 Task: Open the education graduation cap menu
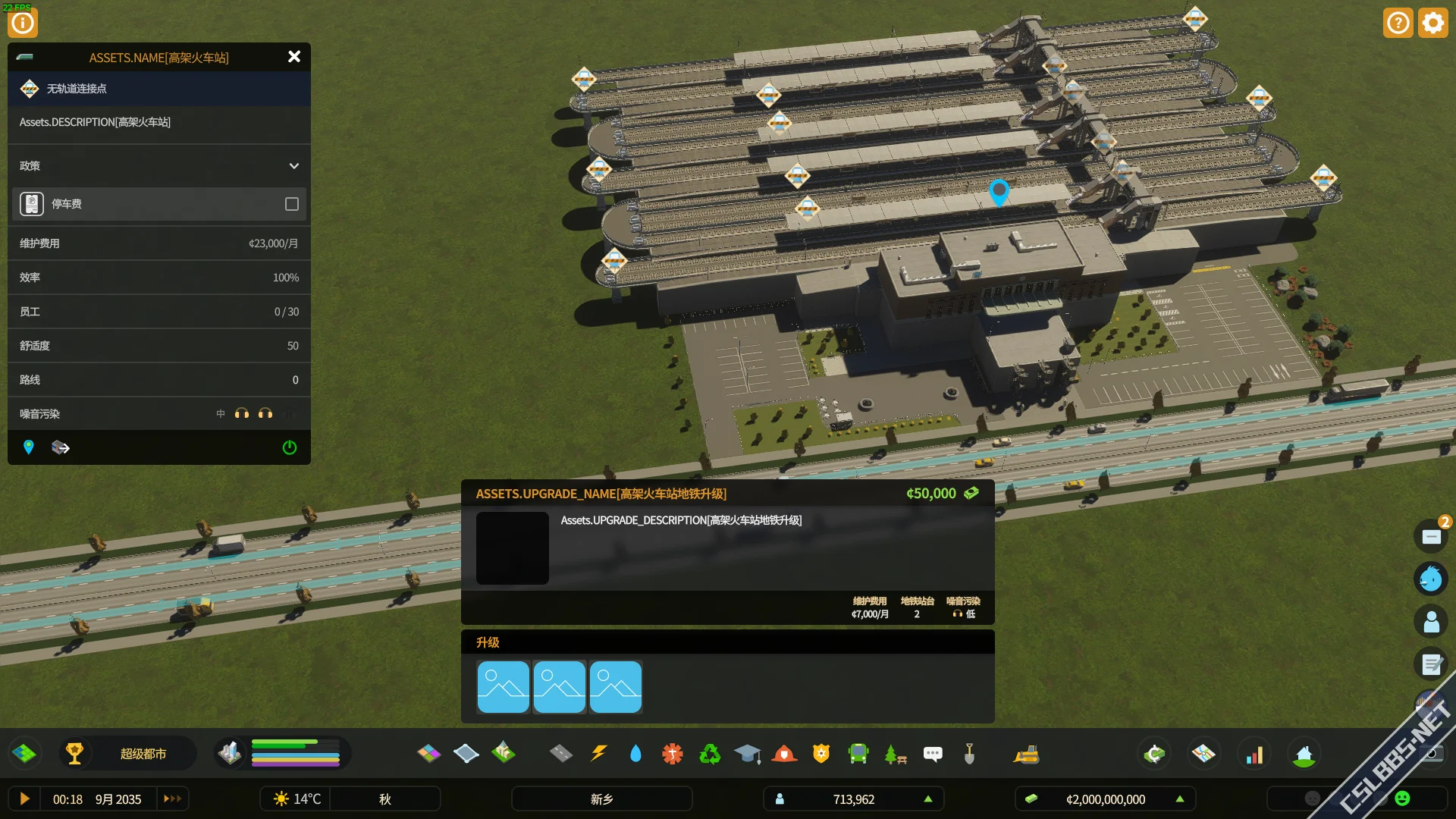coord(747,754)
